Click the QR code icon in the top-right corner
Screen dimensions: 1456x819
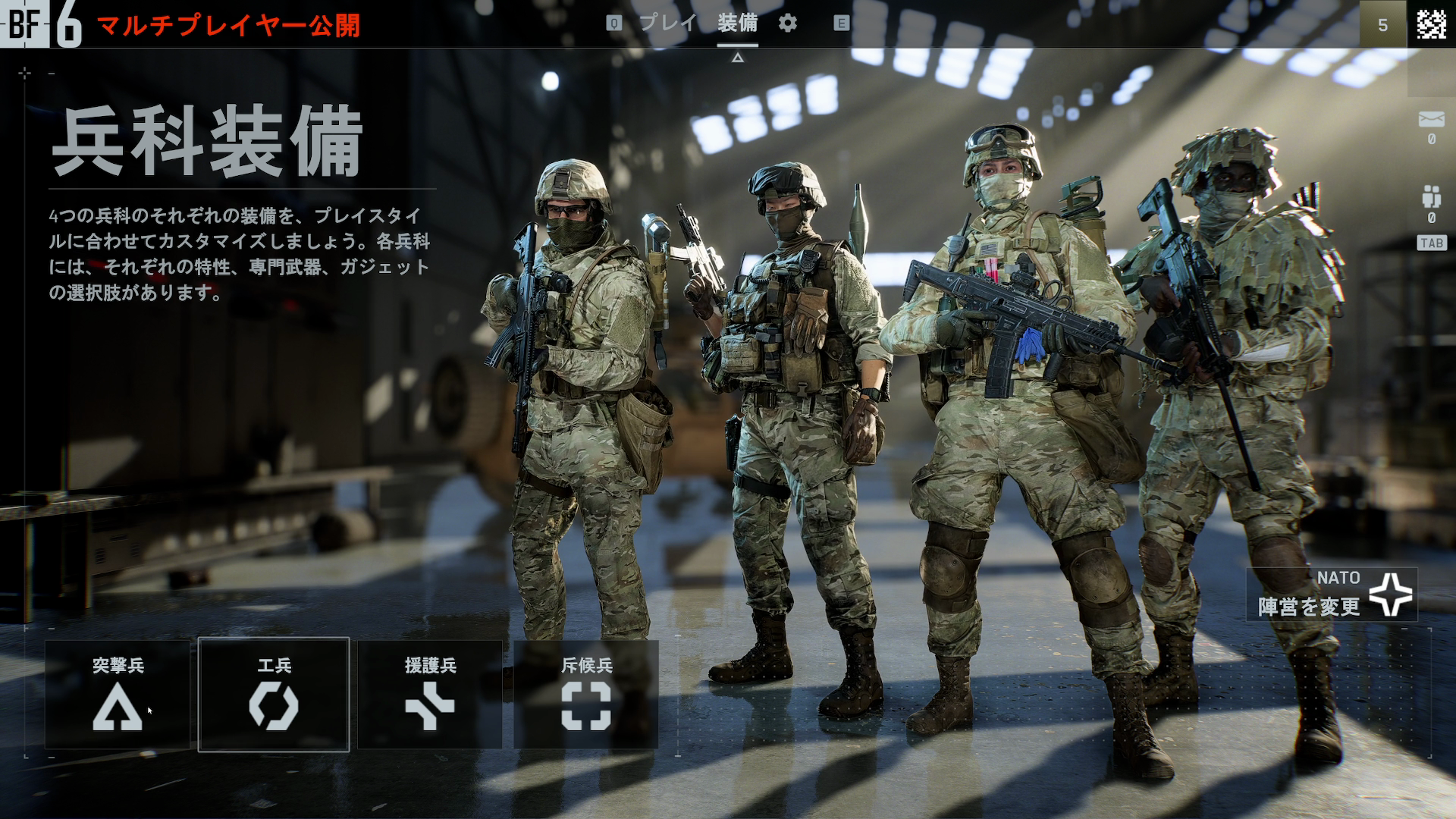click(x=1432, y=26)
